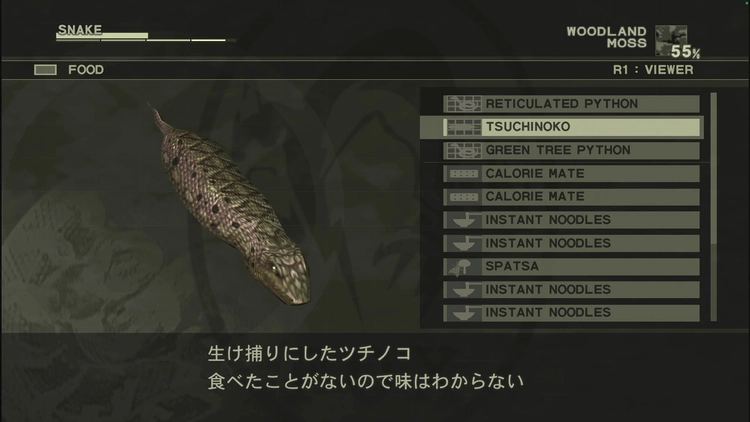Click the Woodland Moss camouflage icon
This screenshot has width=750, height=422.
(x=670, y=40)
